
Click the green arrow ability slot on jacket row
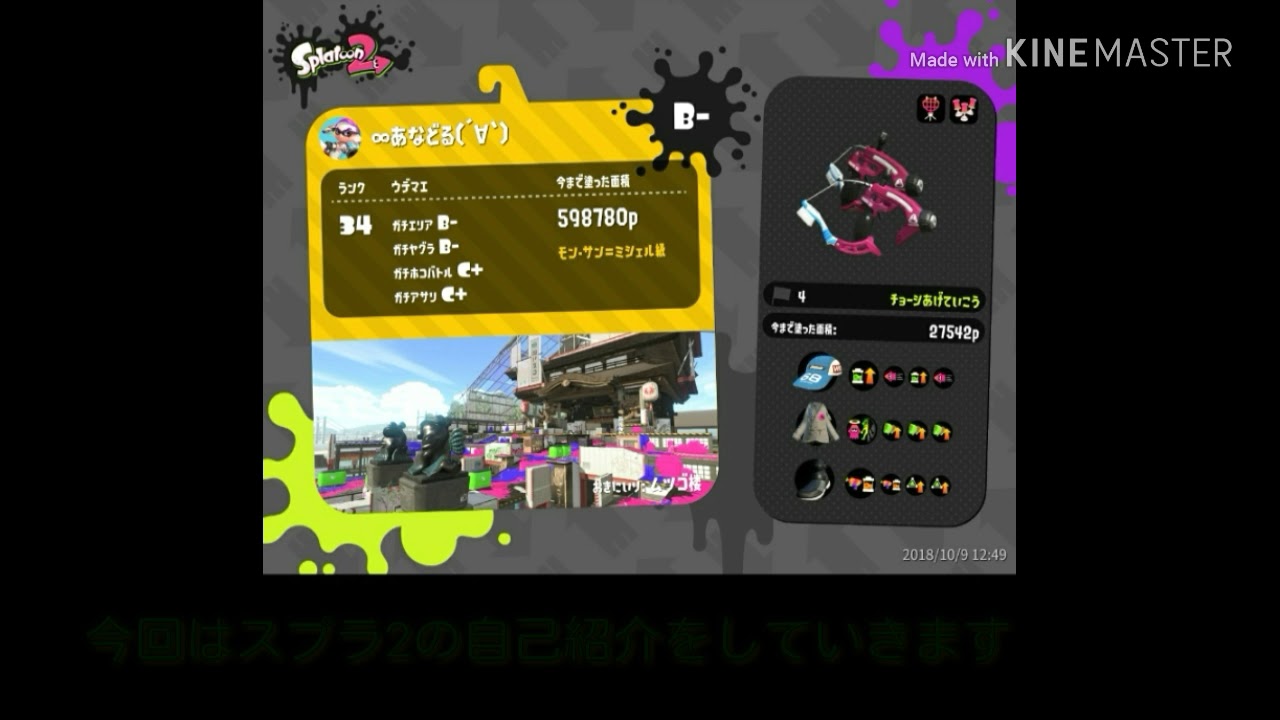(890, 430)
